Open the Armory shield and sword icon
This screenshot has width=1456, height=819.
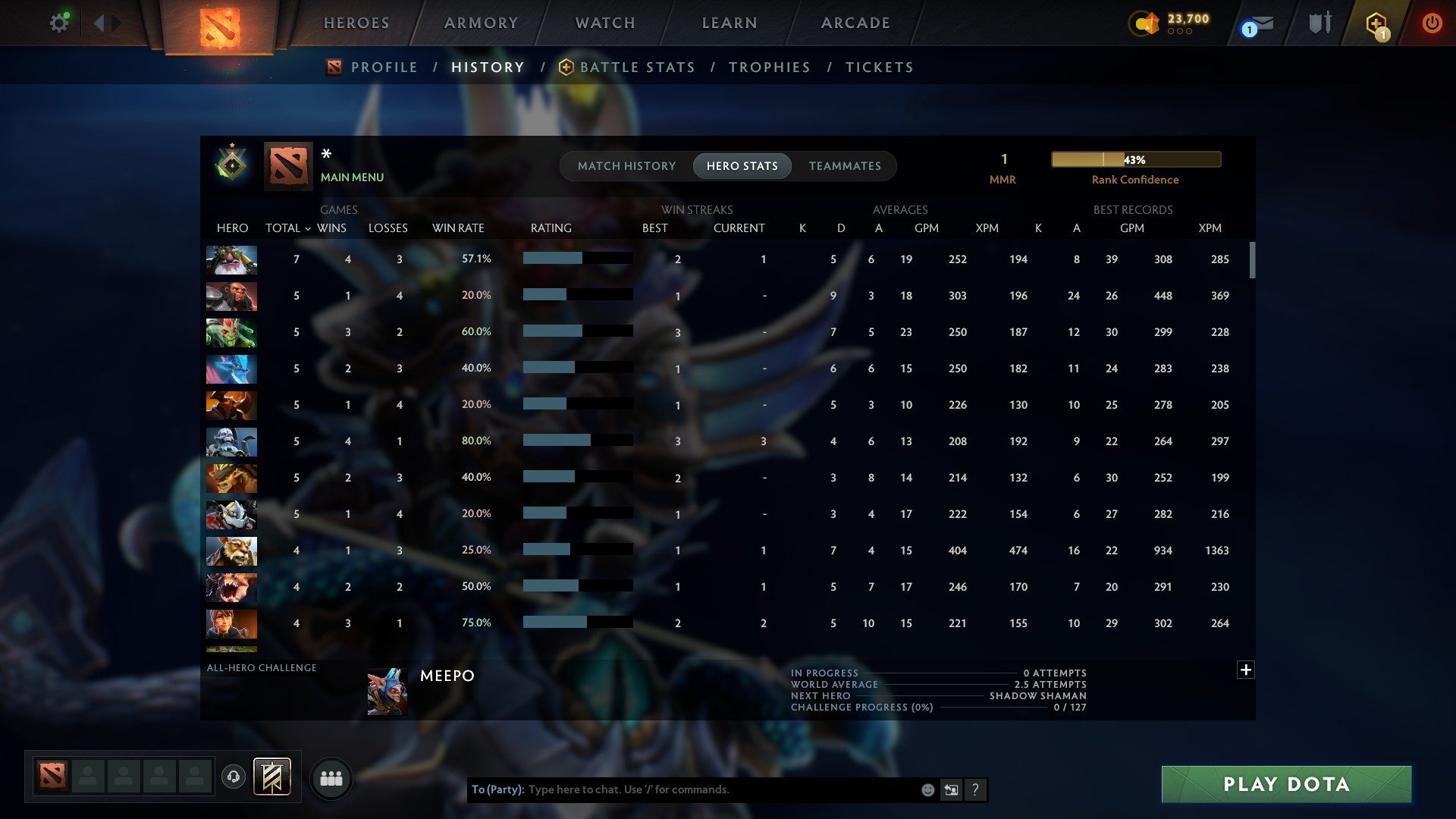click(x=1320, y=23)
